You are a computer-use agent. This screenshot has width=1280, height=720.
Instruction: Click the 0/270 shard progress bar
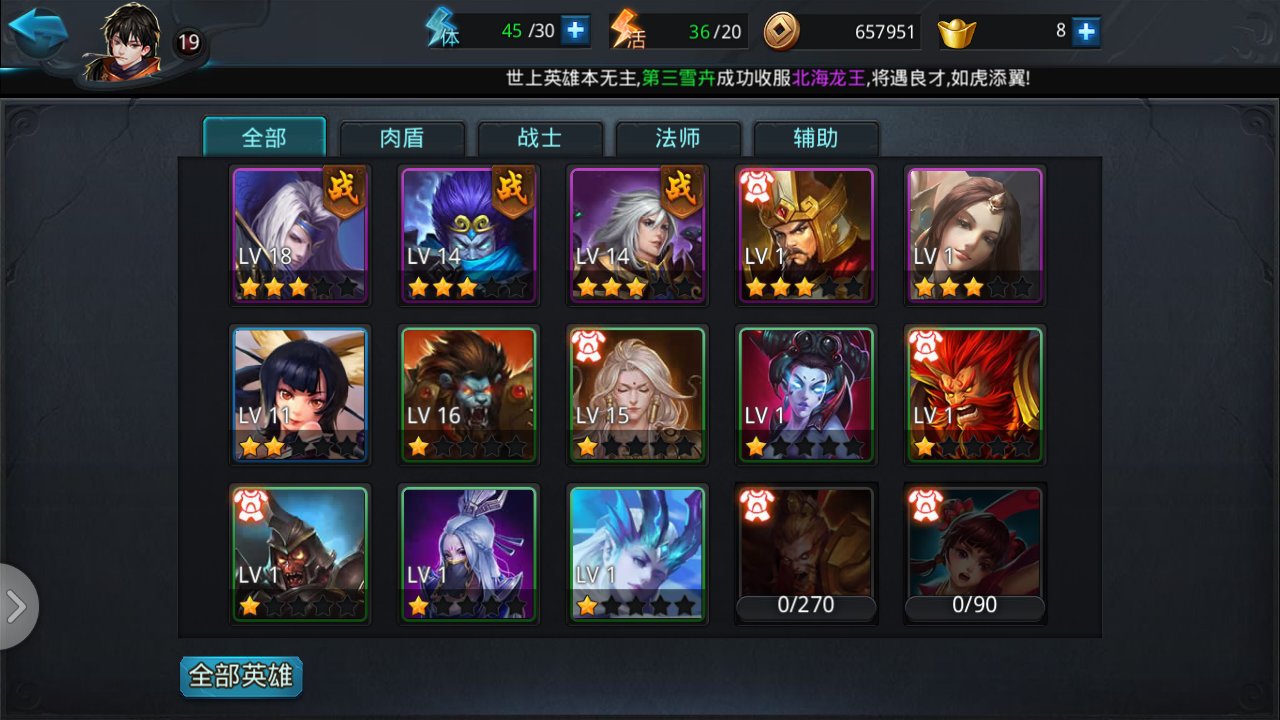806,605
